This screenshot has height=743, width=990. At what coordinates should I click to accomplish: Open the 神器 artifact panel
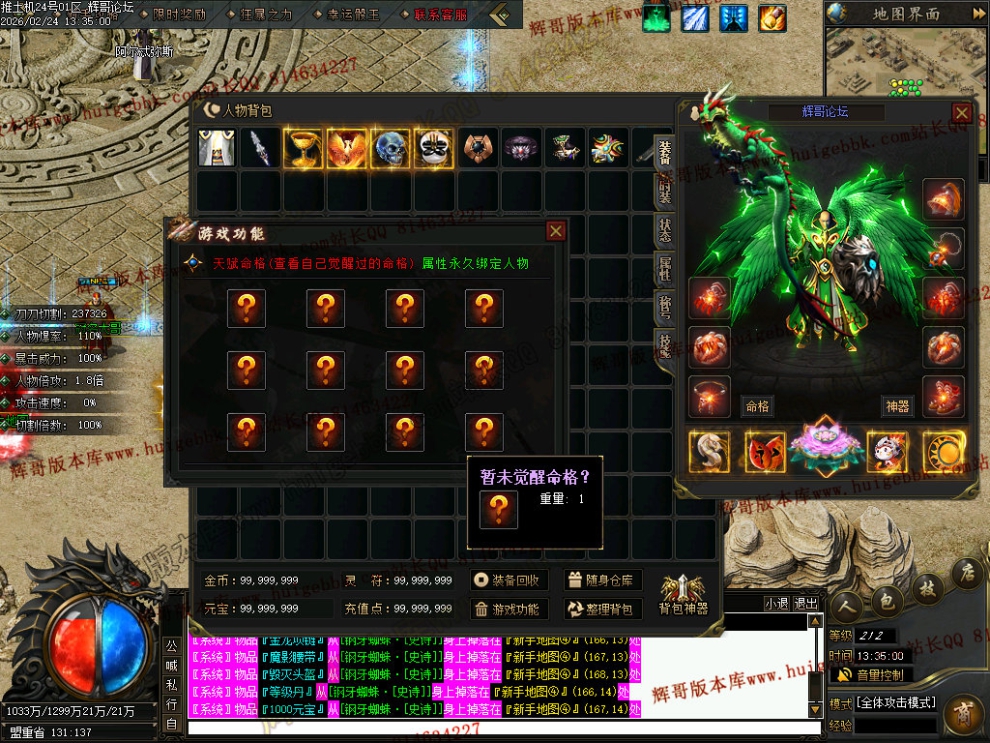(897, 407)
